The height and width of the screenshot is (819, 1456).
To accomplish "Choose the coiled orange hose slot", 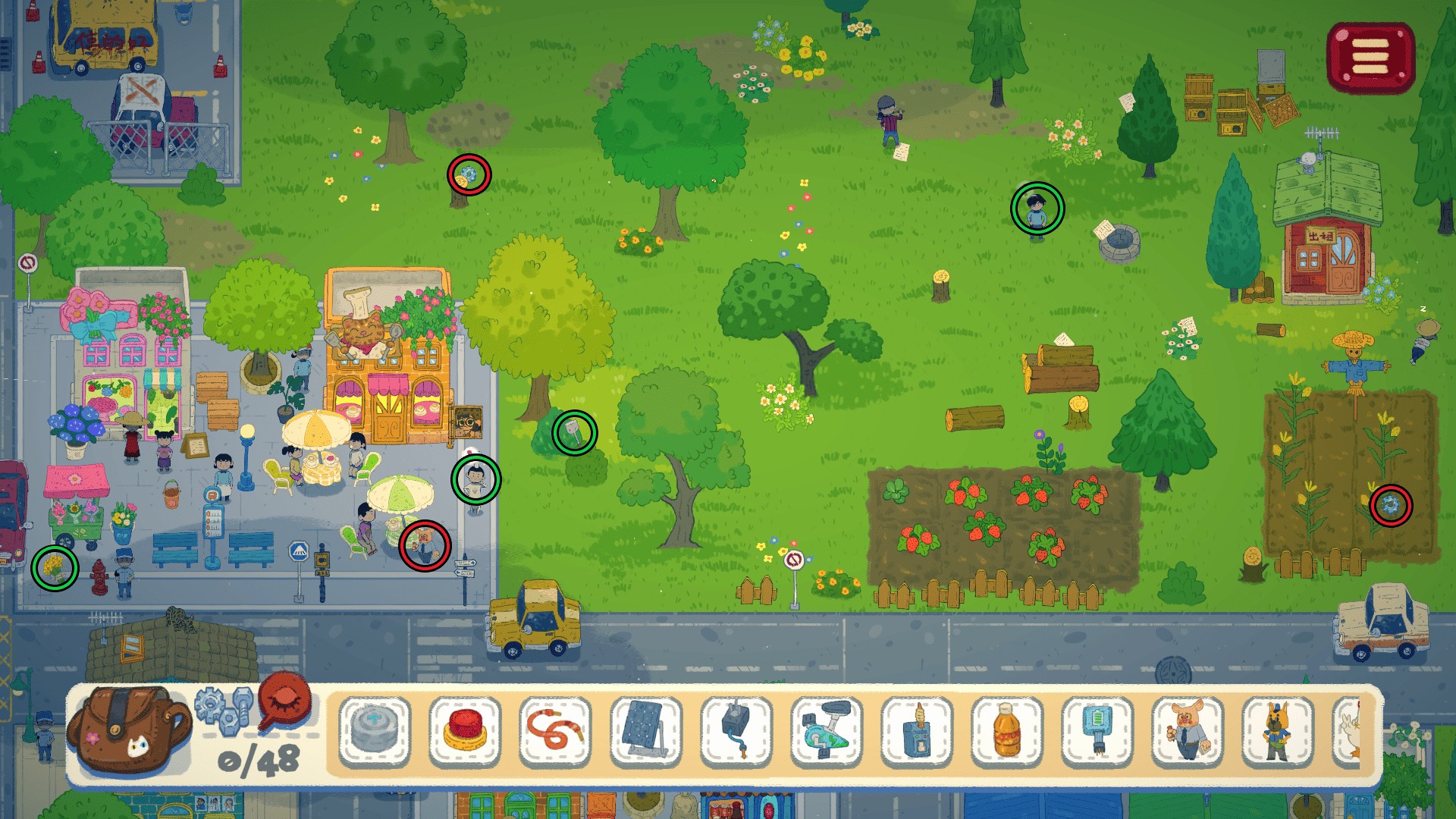I will [555, 730].
